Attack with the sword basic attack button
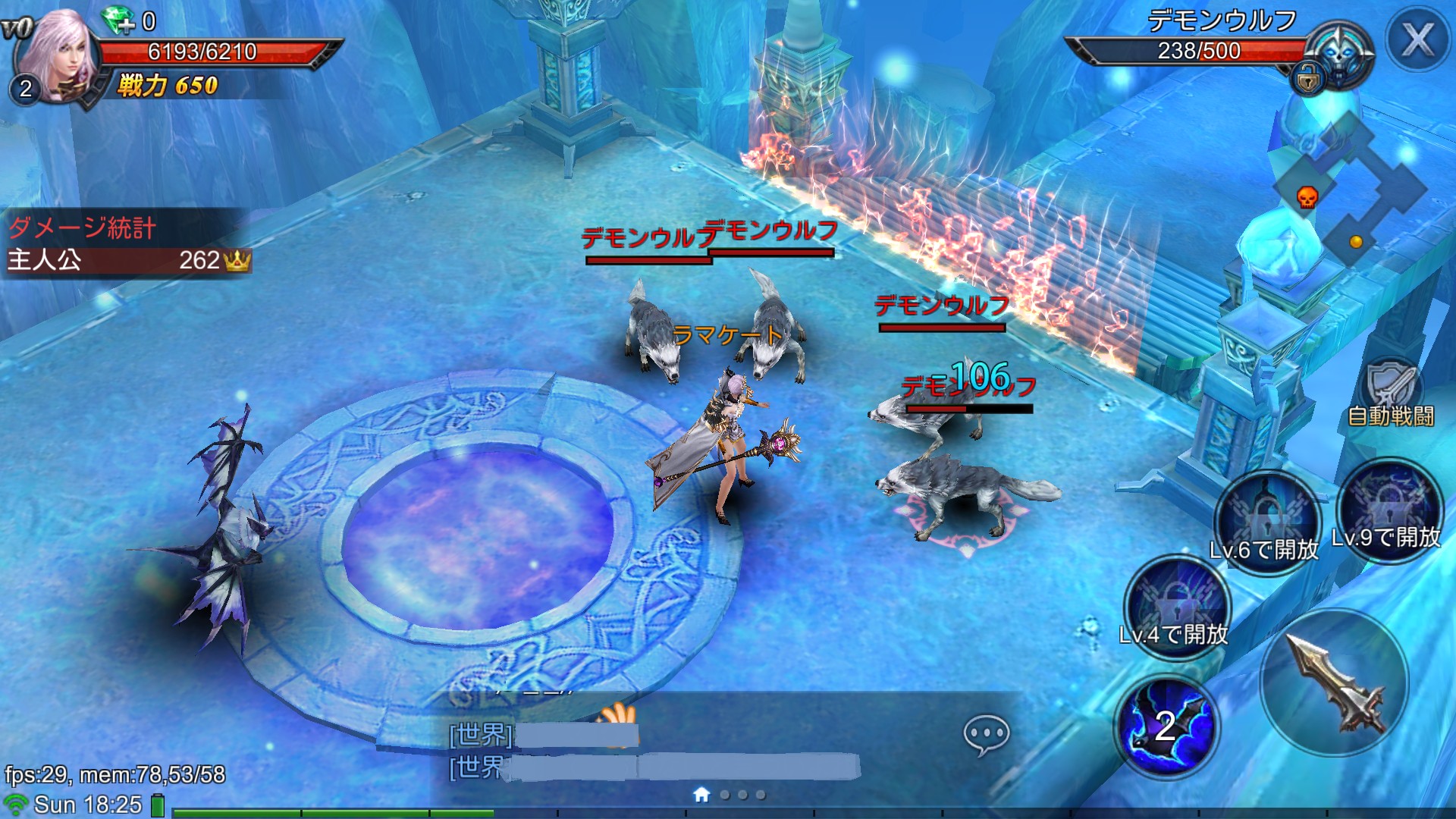The height and width of the screenshot is (819, 1456). 1335,682
